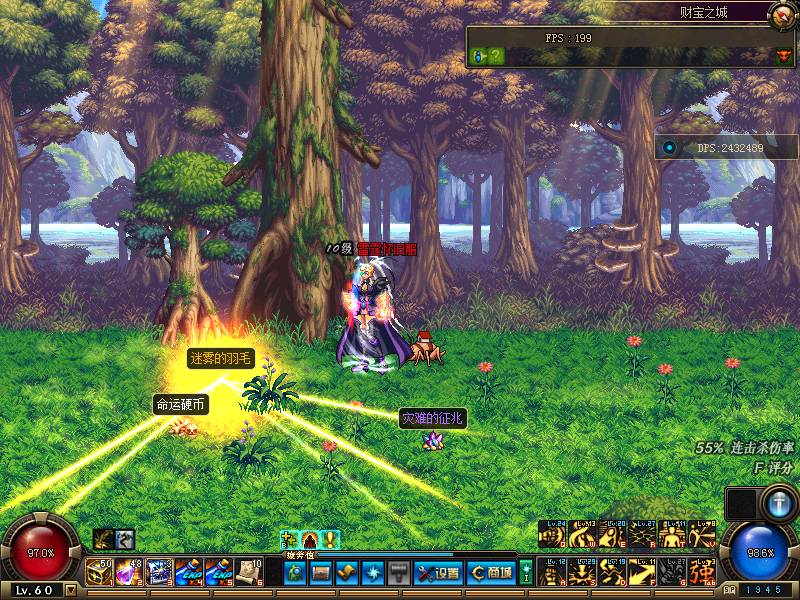The width and height of the screenshot is (800, 600).
Task: Activate the arrow dash skill on F
Action: (642, 573)
